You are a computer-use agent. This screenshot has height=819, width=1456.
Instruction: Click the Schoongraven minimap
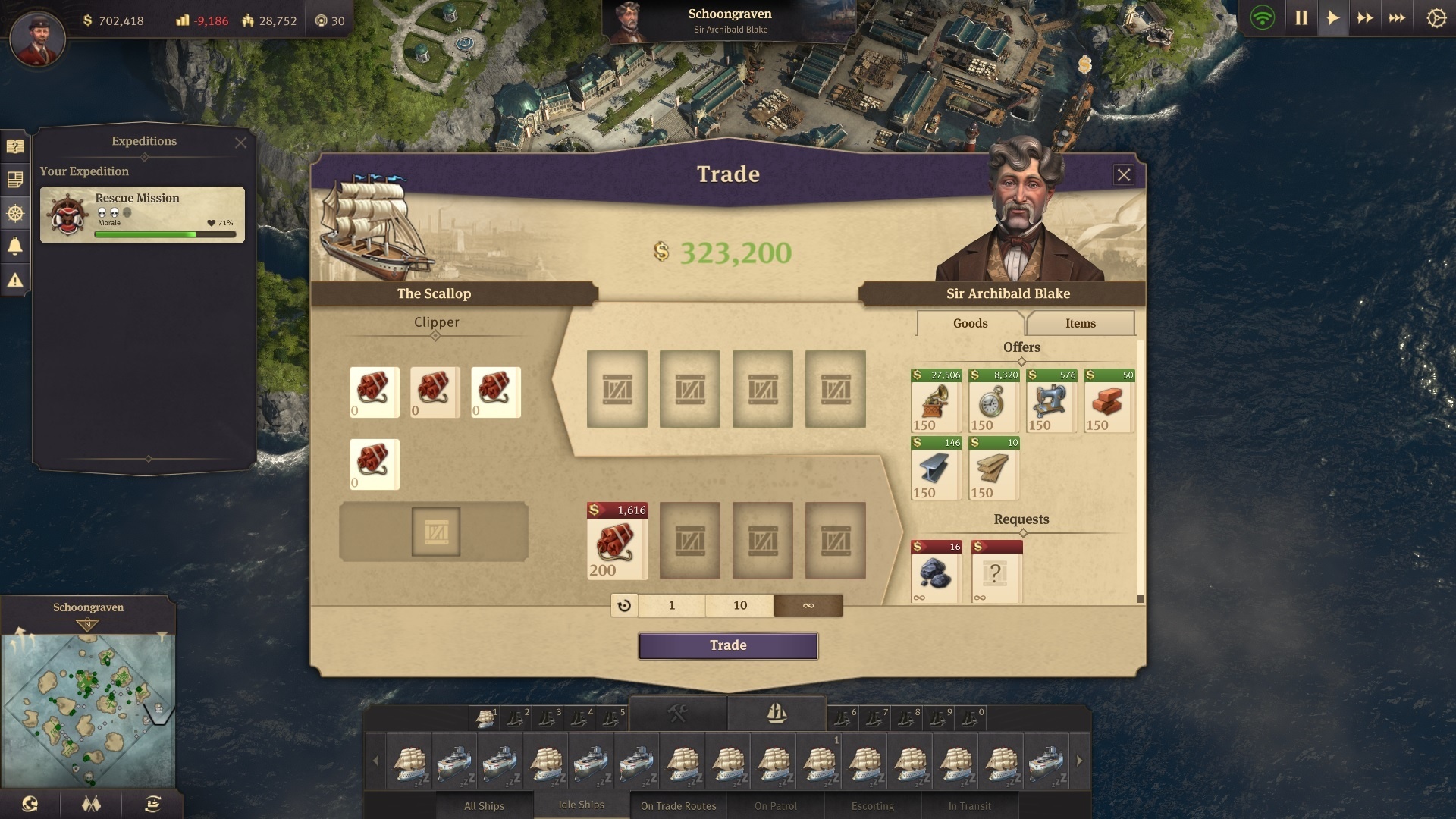[88, 709]
